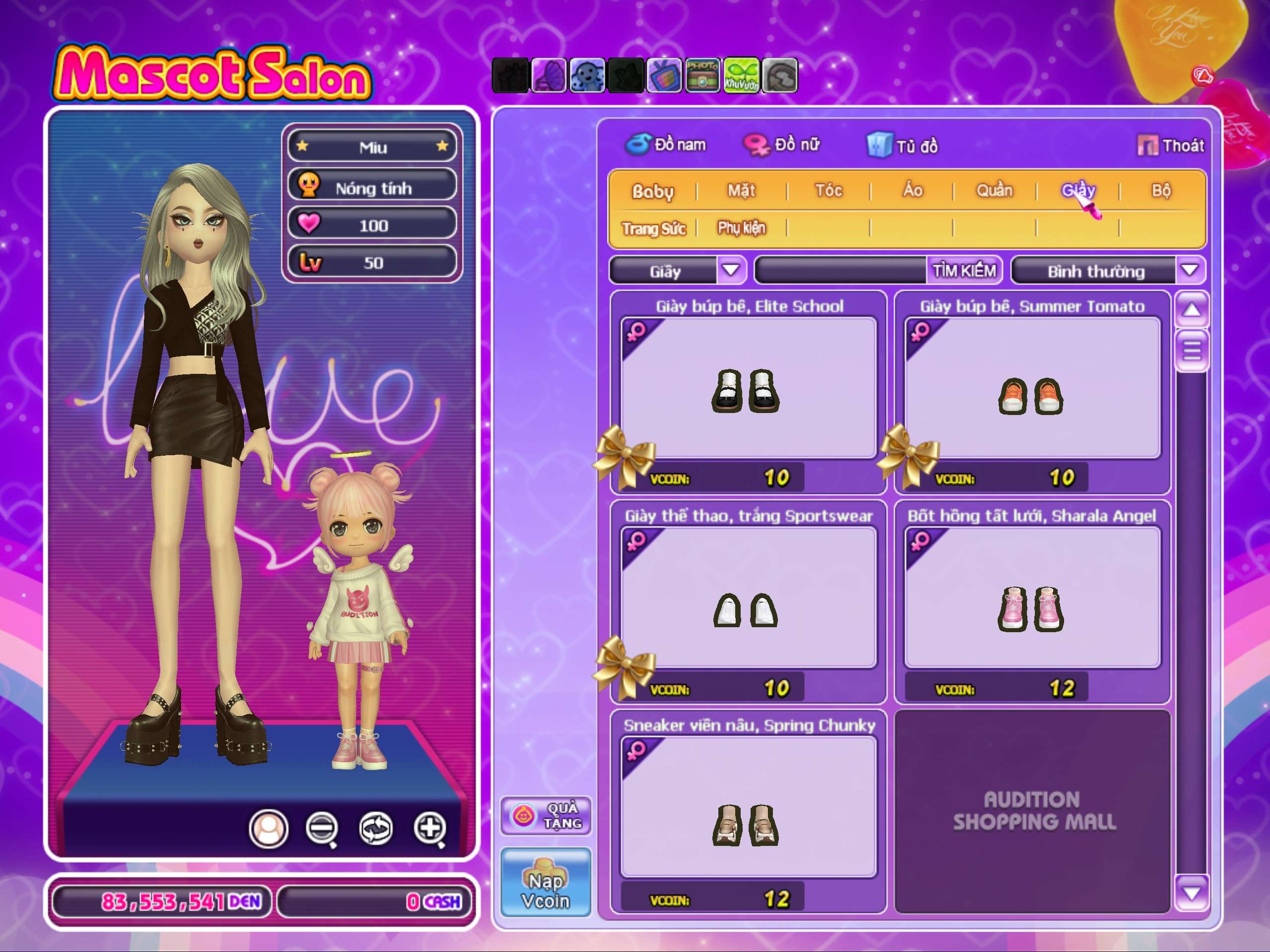Viewport: 1270px width, 952px height.
Task: Click the QUÀ TẶNG gift button
Action: coord(545,816)
